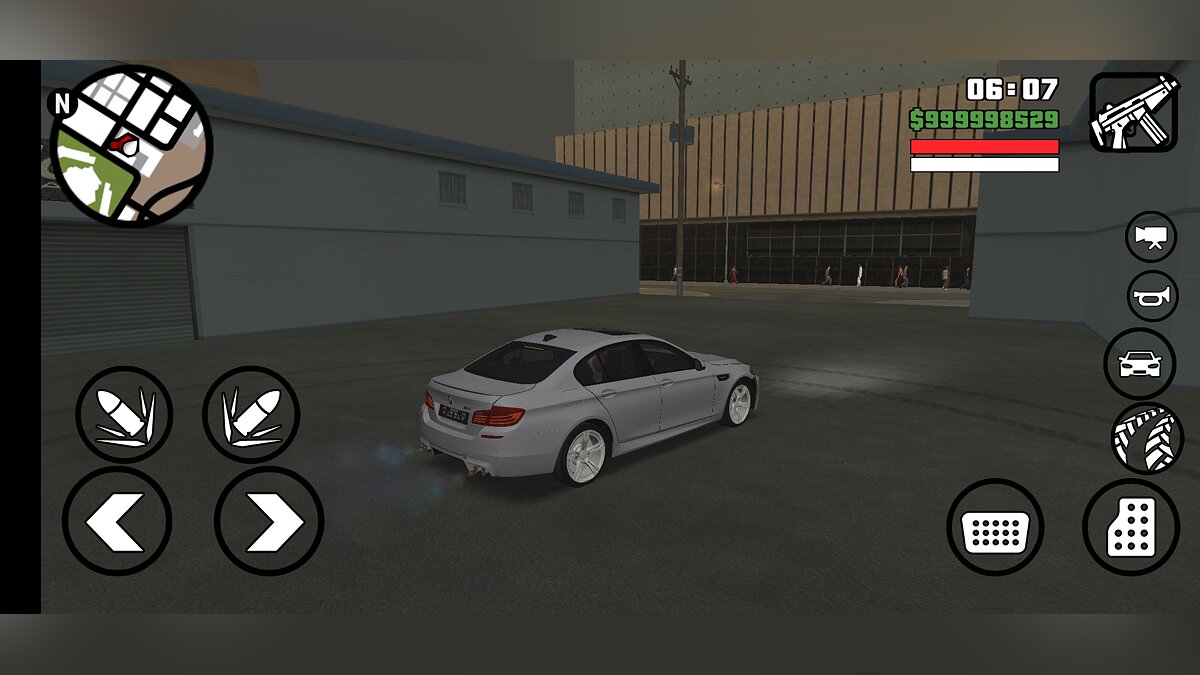
Task: Hit the brake pedal button
Action: click(995, 527)
